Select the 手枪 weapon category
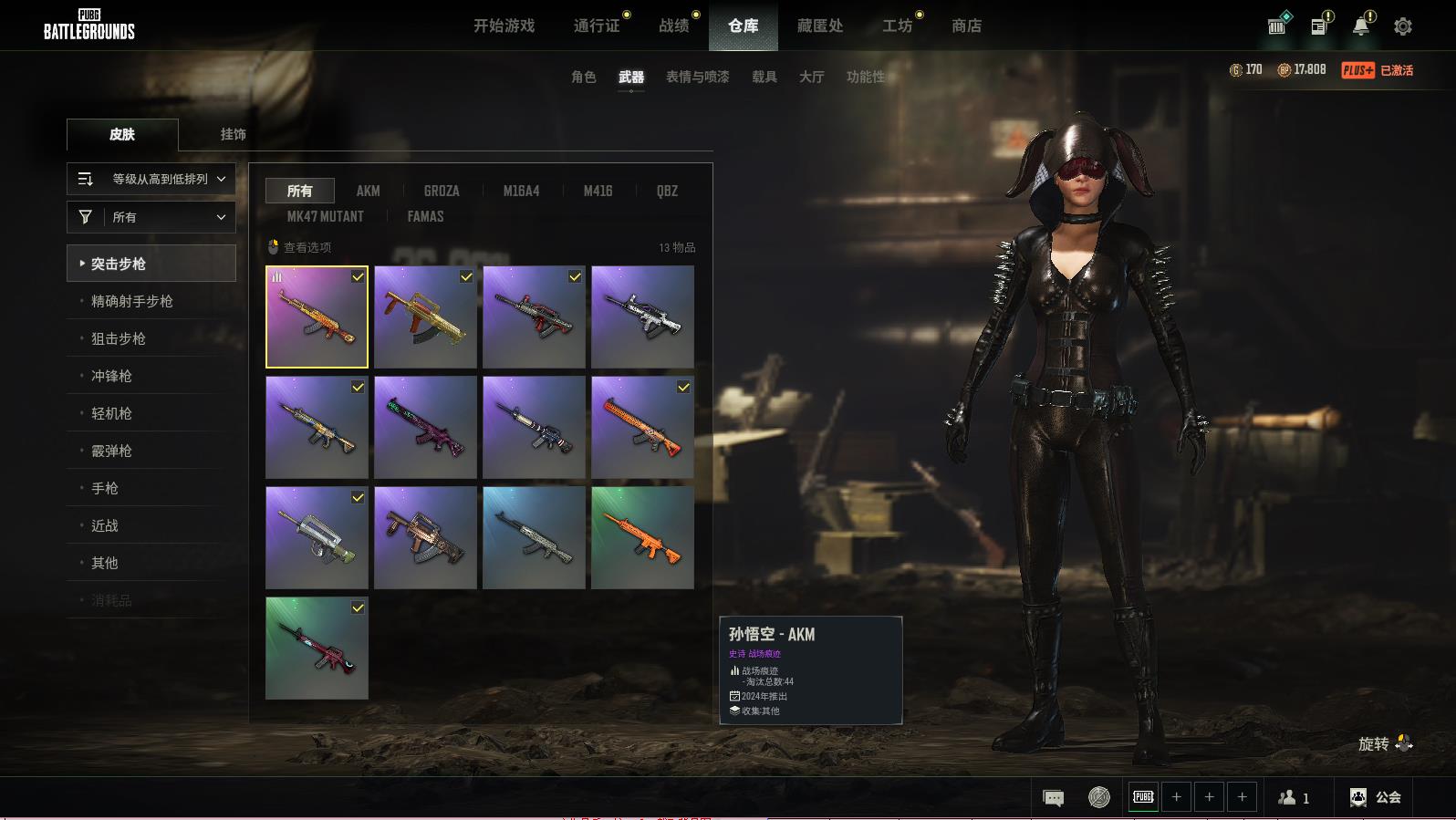The height and width of the screenshot is (820, 1456). click(105, 488)
